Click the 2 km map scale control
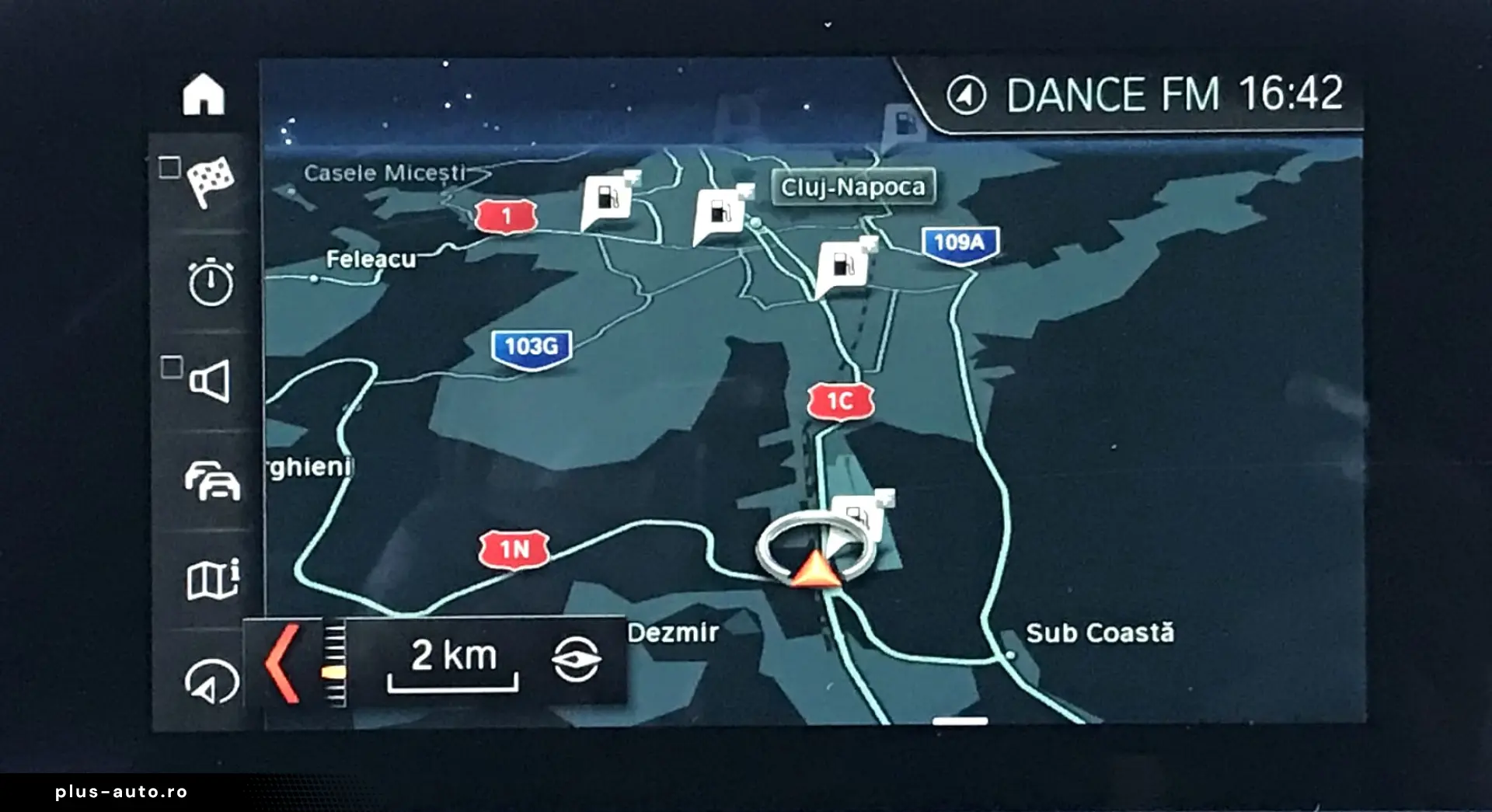The image size is (1492, 812). (453, 663)
